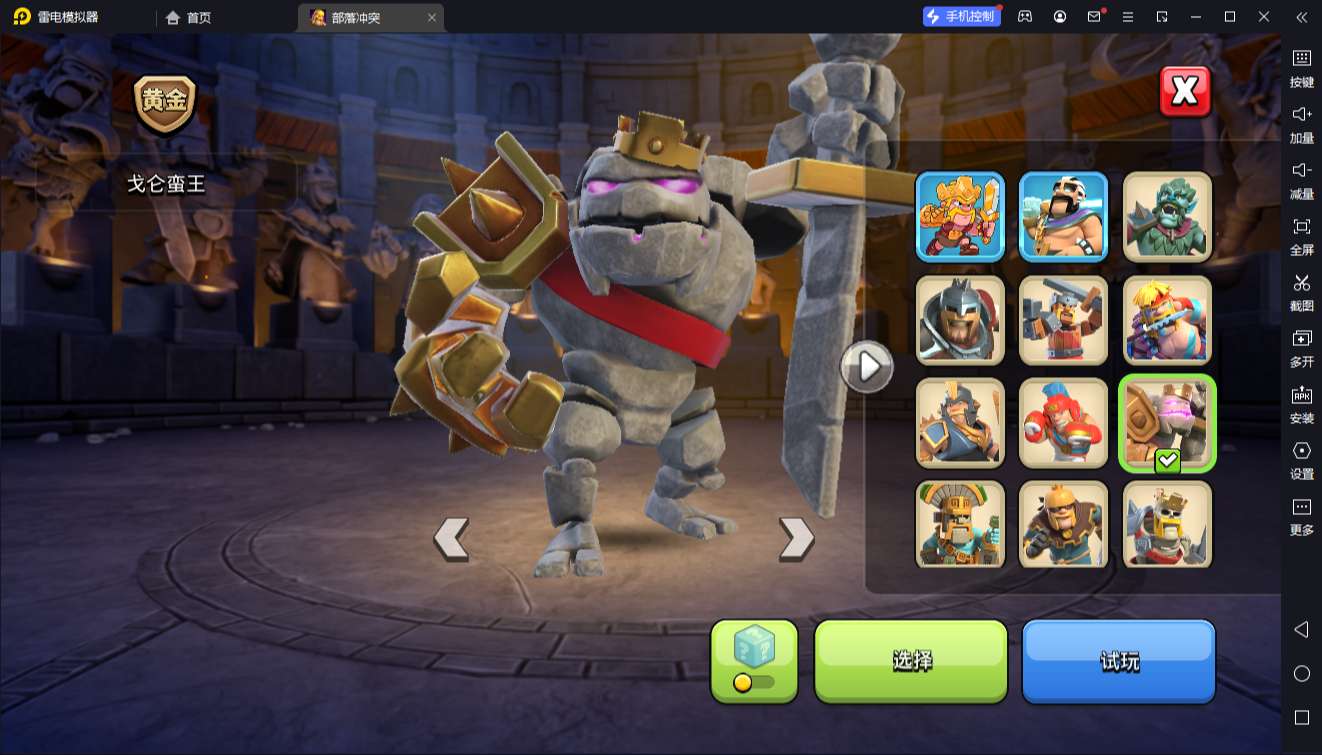Screen dimensions: 1322x755
Task: Show the previous skin with left arrow
Action: (451, 539)
